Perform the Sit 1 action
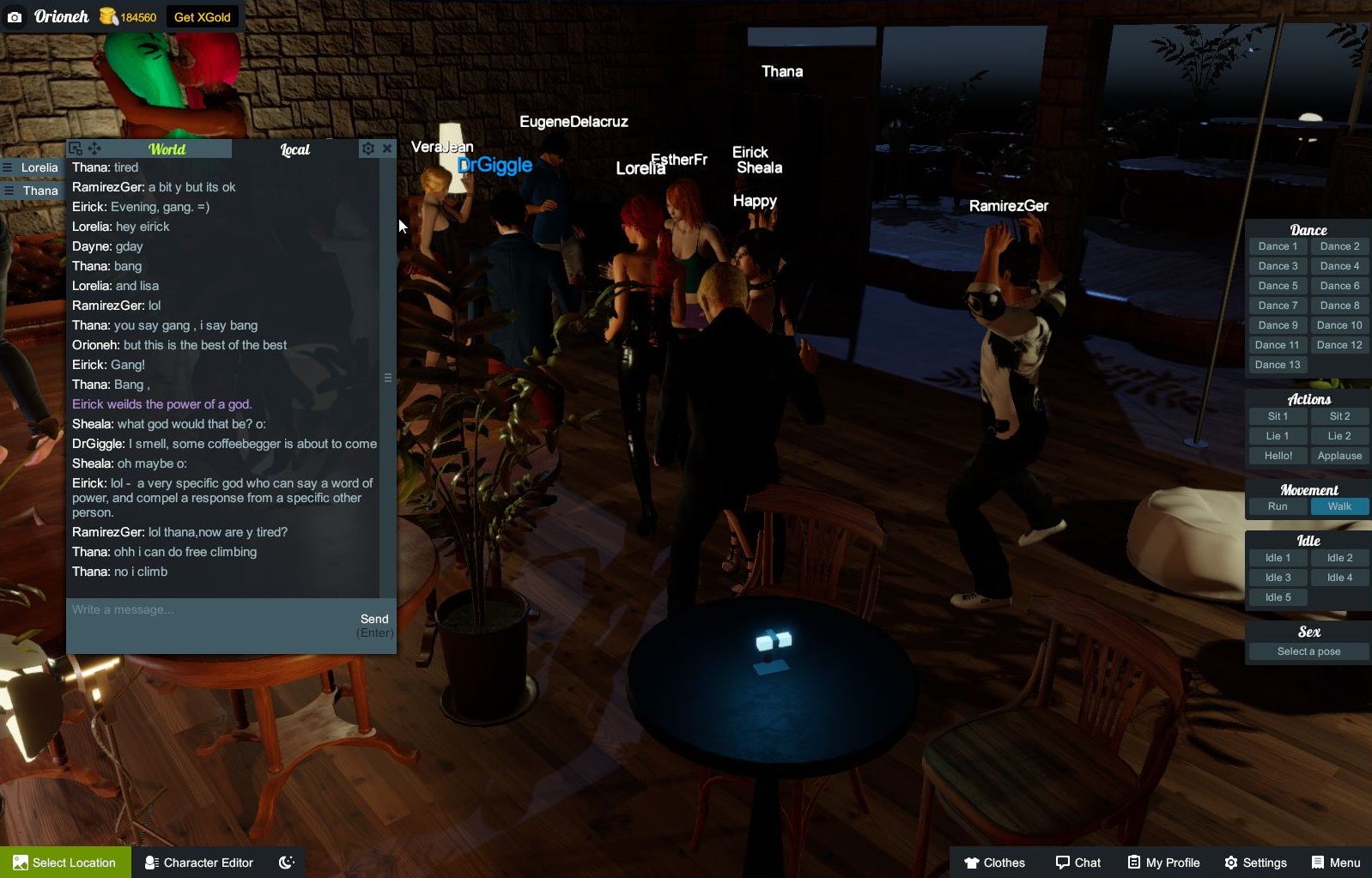1372x878 pixels. (x=1278, y=416)
